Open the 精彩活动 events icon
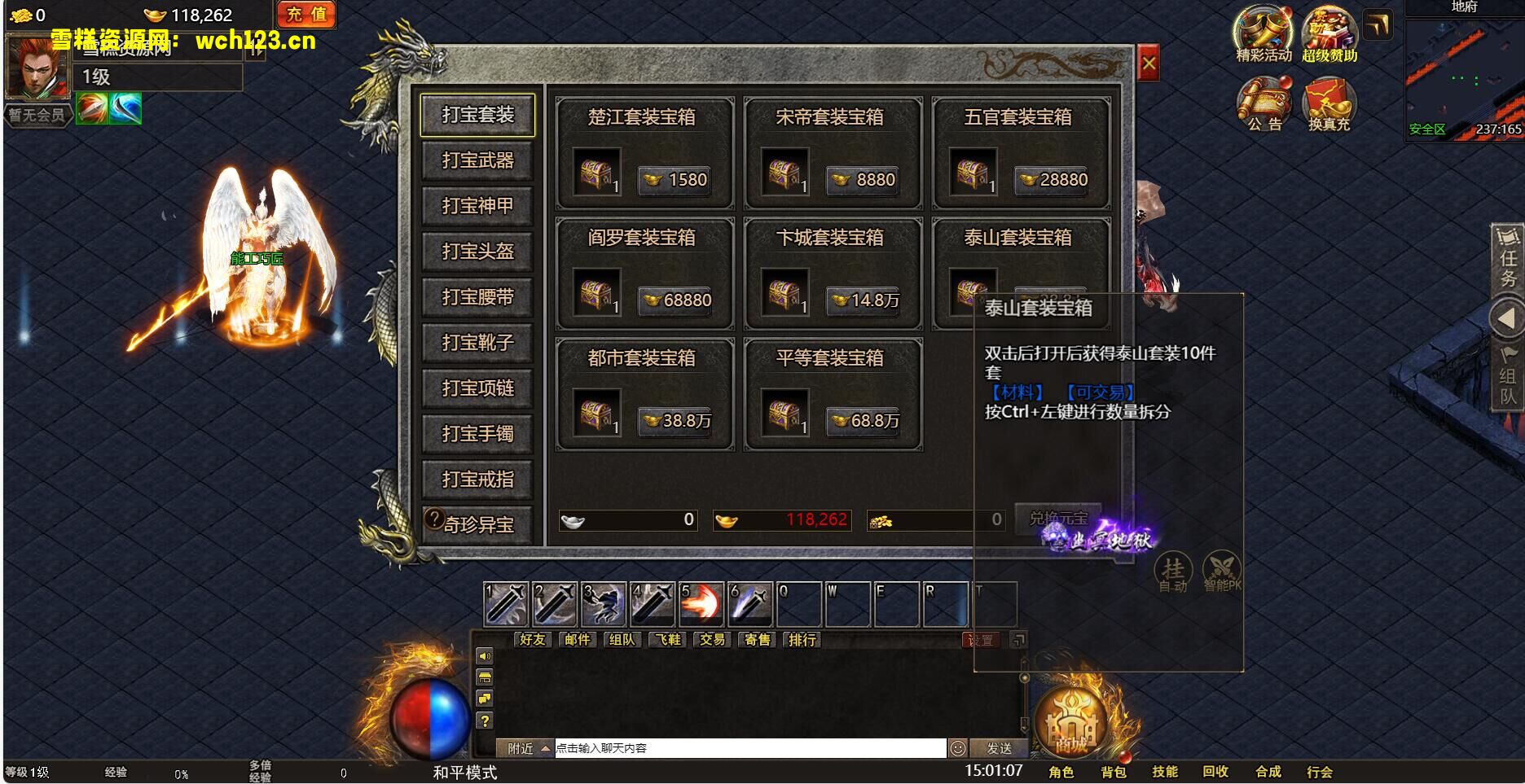The width and height of the screenshot is (1525, 784). [x=1263, y=34]
